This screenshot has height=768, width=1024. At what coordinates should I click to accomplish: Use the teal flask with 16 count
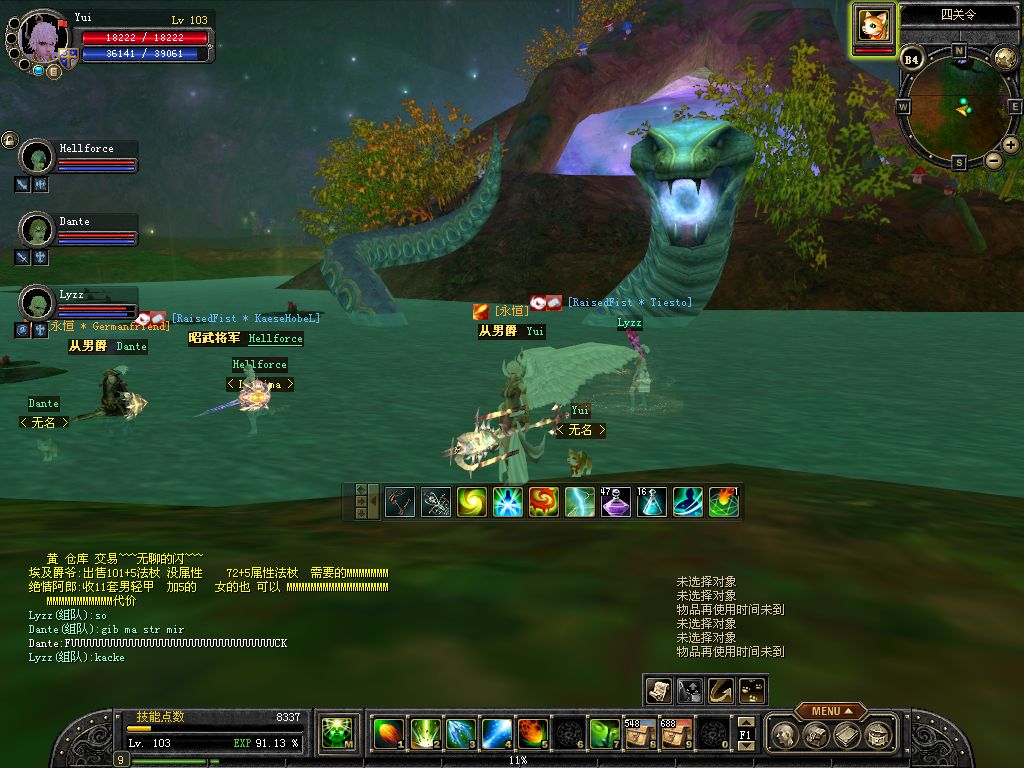click(x=651, y=501)
